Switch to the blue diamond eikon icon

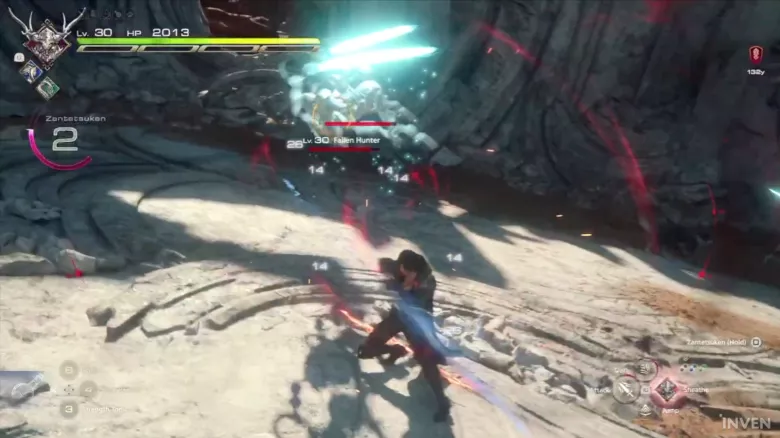tap(31, 71)
